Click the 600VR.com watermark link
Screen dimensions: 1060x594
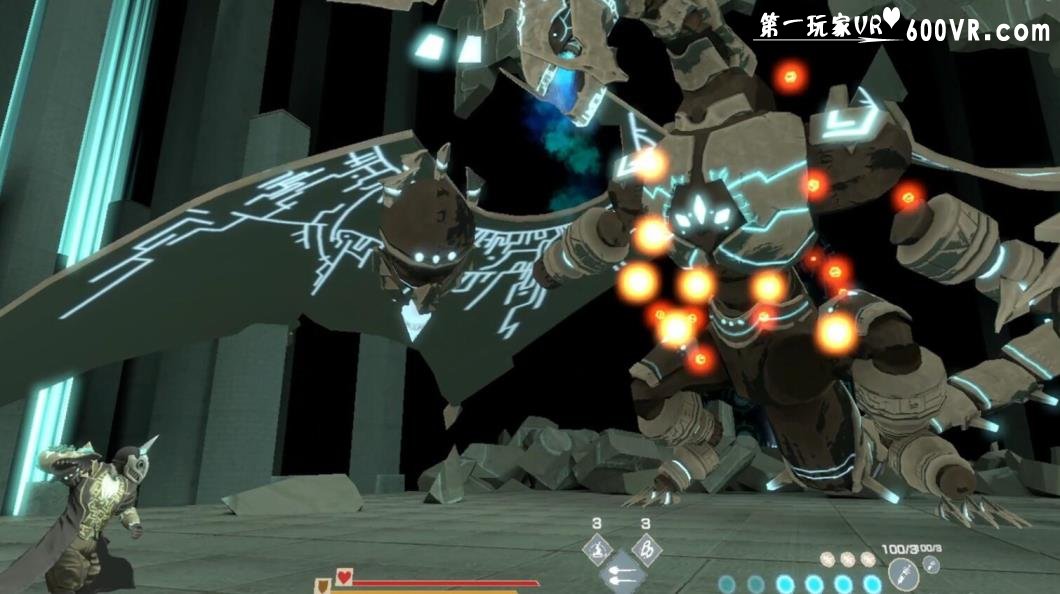pos(977,31)
